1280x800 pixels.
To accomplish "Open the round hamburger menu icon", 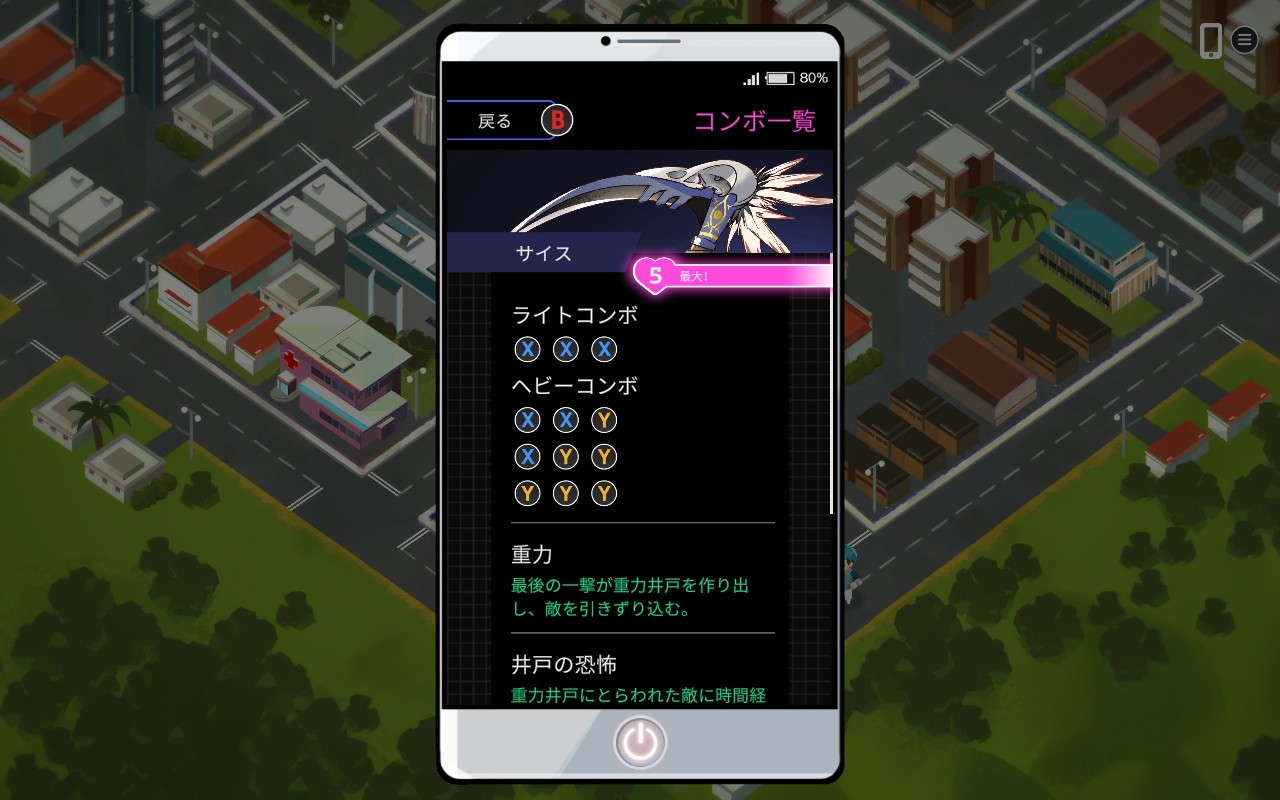I will [1244, 40].
